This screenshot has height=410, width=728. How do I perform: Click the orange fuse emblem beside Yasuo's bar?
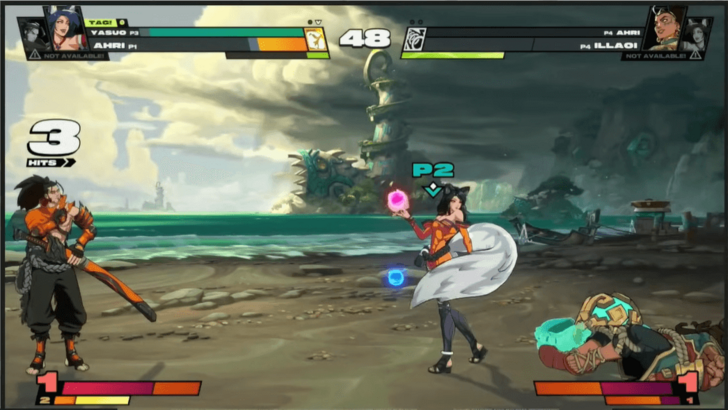coord(316,40)
